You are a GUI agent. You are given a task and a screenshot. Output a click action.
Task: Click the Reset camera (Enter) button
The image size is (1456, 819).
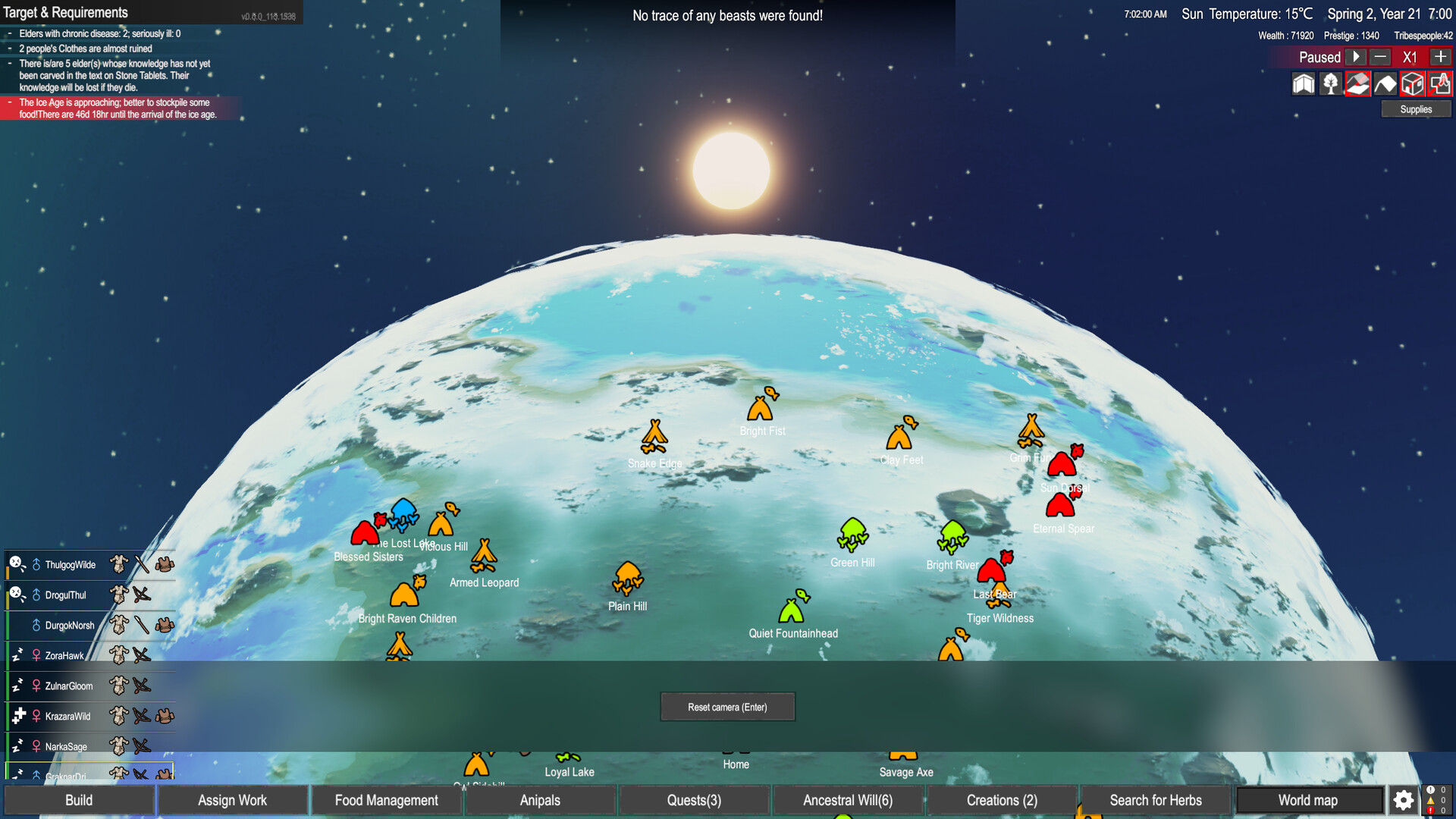click(727, 706)
